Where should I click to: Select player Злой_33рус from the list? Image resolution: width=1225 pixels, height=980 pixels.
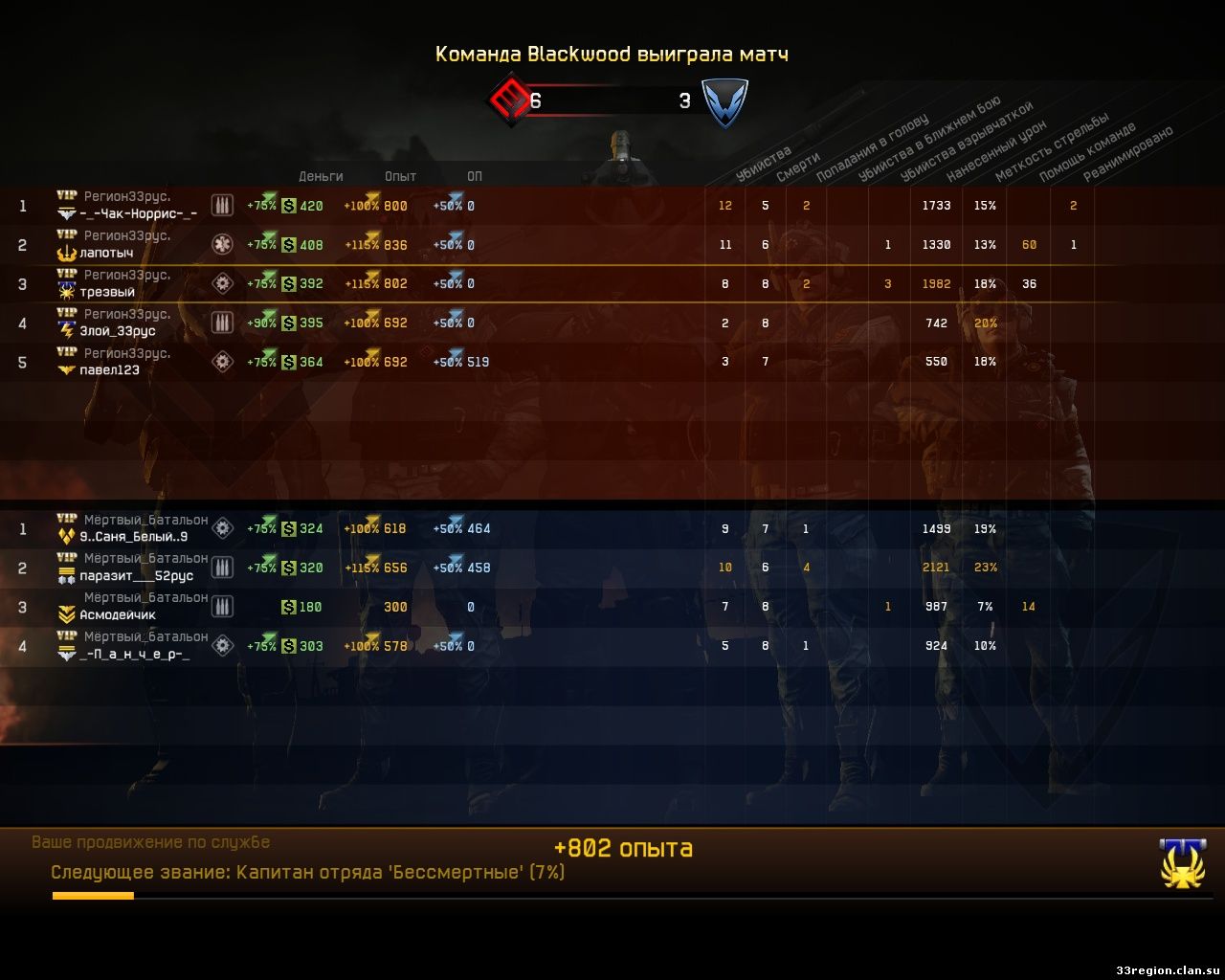117,332
